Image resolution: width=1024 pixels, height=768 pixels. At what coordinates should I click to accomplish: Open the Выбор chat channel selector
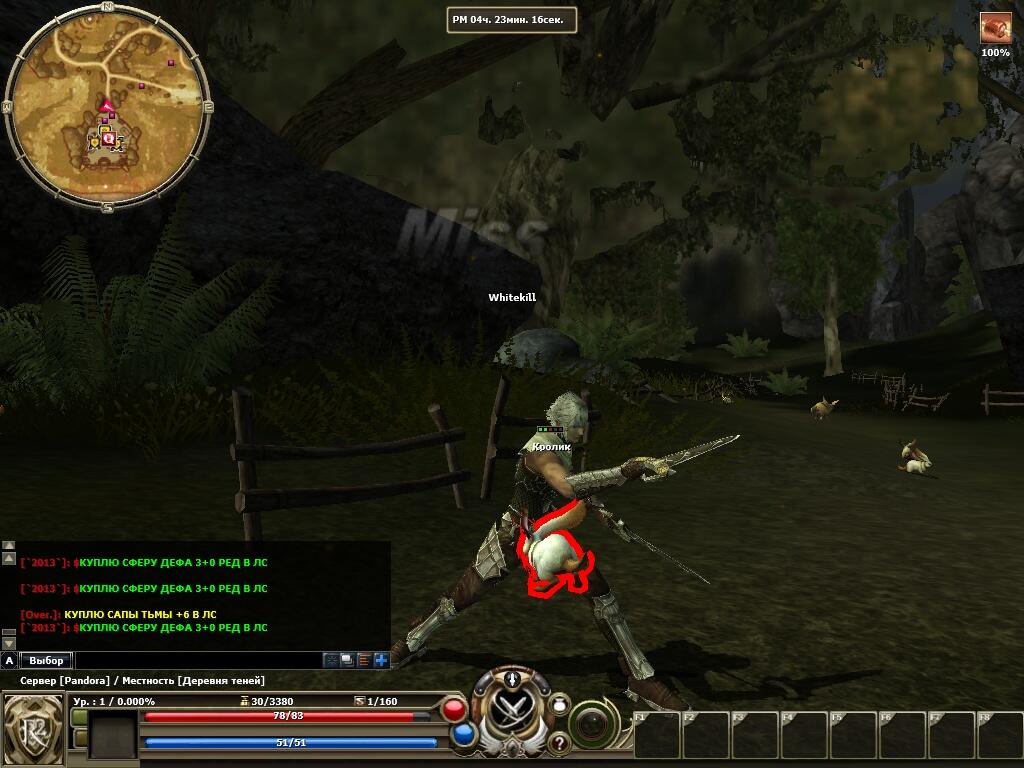(x=46, y=660)
